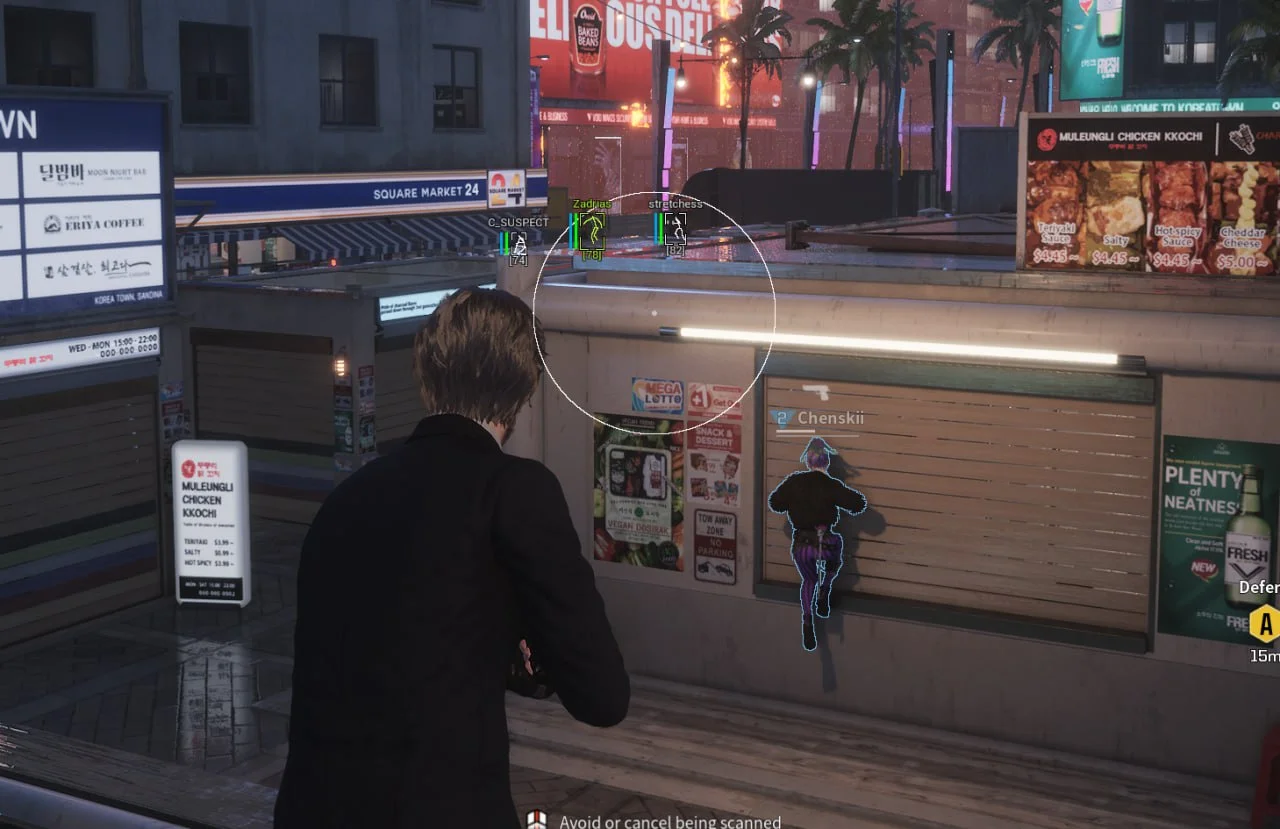Select the yellow hexagon A objective marker
This screenshot has height=829, width=1280.
click(x=1265, y=624)
